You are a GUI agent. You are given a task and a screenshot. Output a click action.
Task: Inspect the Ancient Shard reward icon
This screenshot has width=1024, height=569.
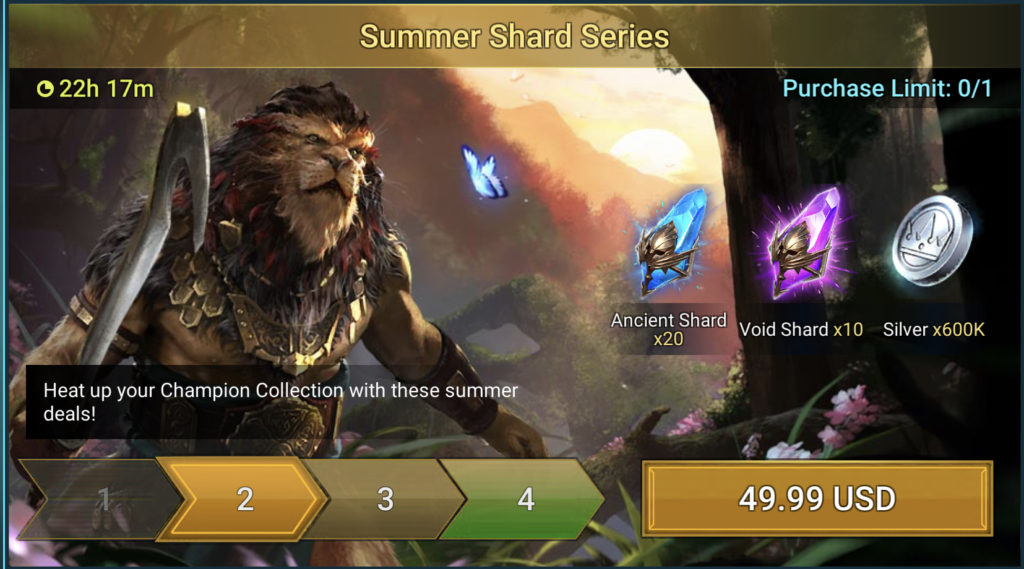click(670, 244)
